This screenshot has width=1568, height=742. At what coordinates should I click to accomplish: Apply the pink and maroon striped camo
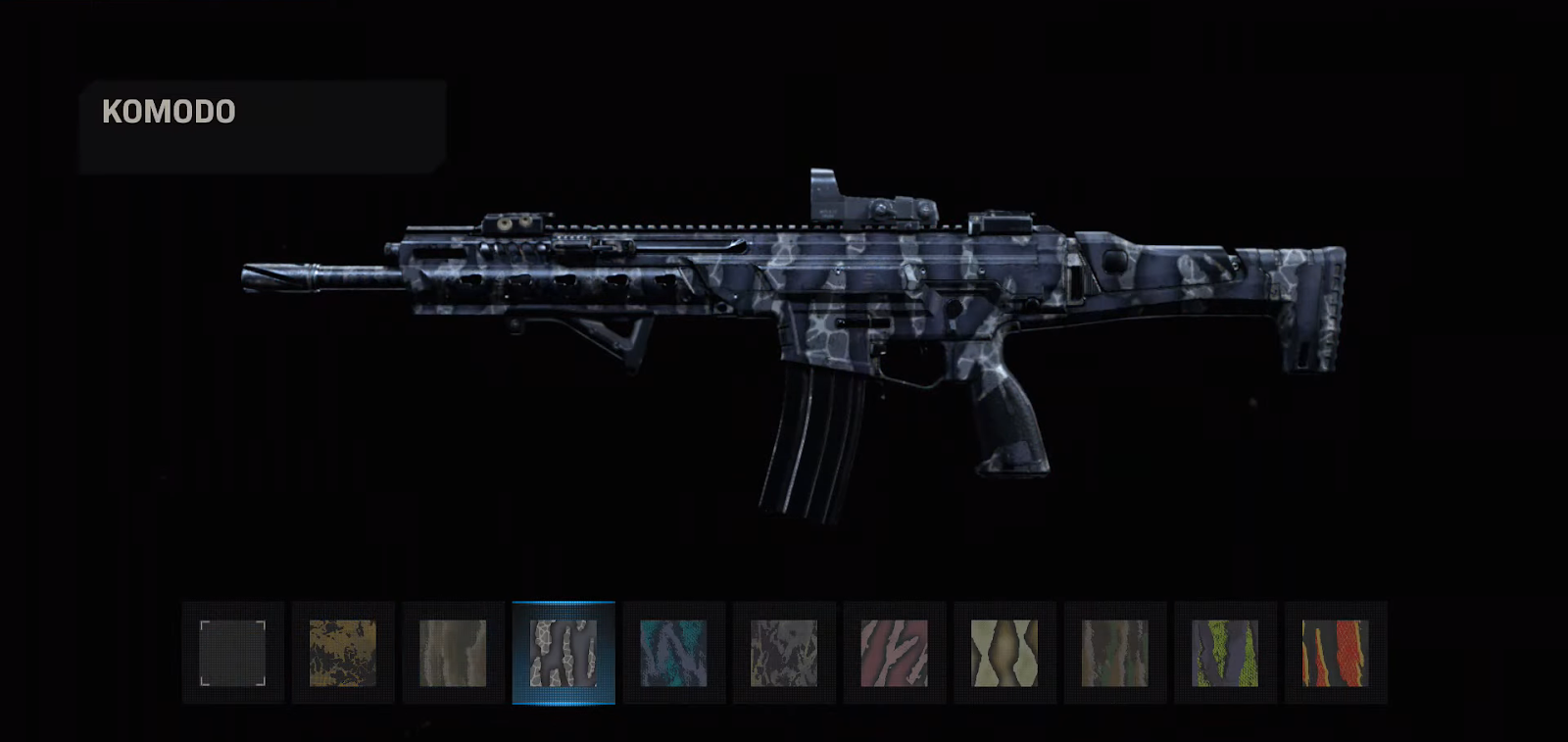(894, 653)
